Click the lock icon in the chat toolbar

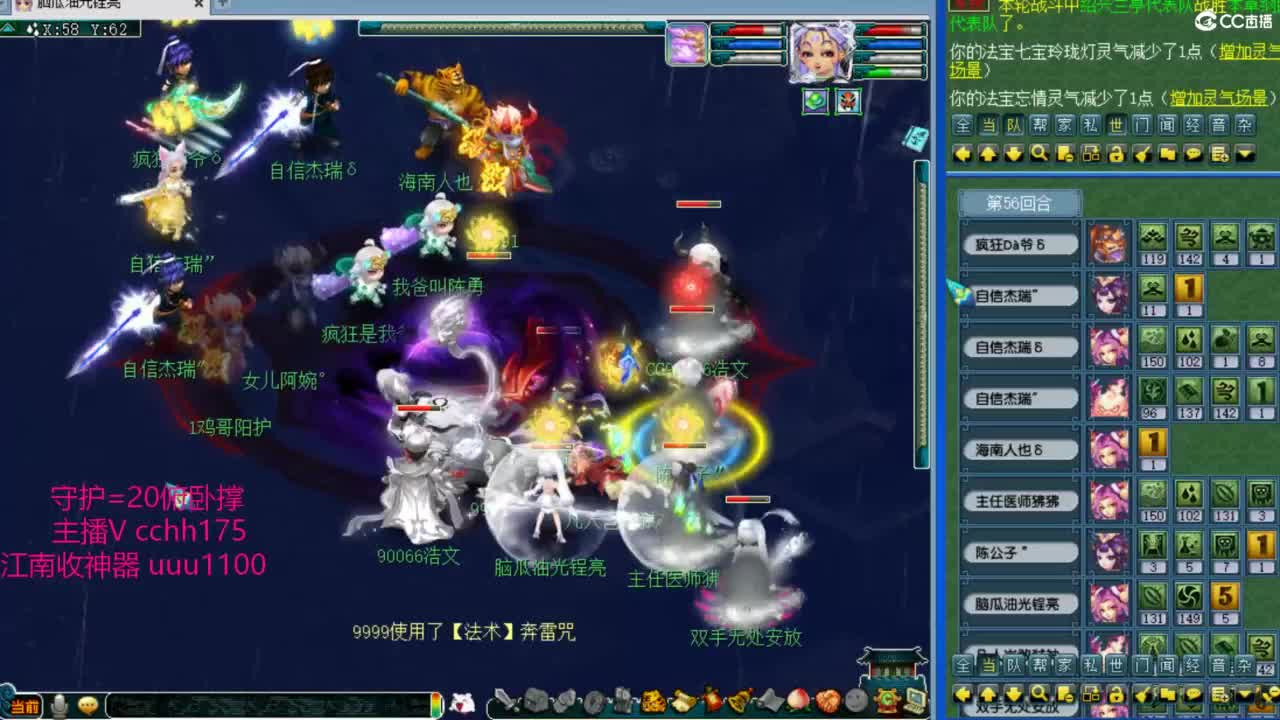(x=1116, y=153)
